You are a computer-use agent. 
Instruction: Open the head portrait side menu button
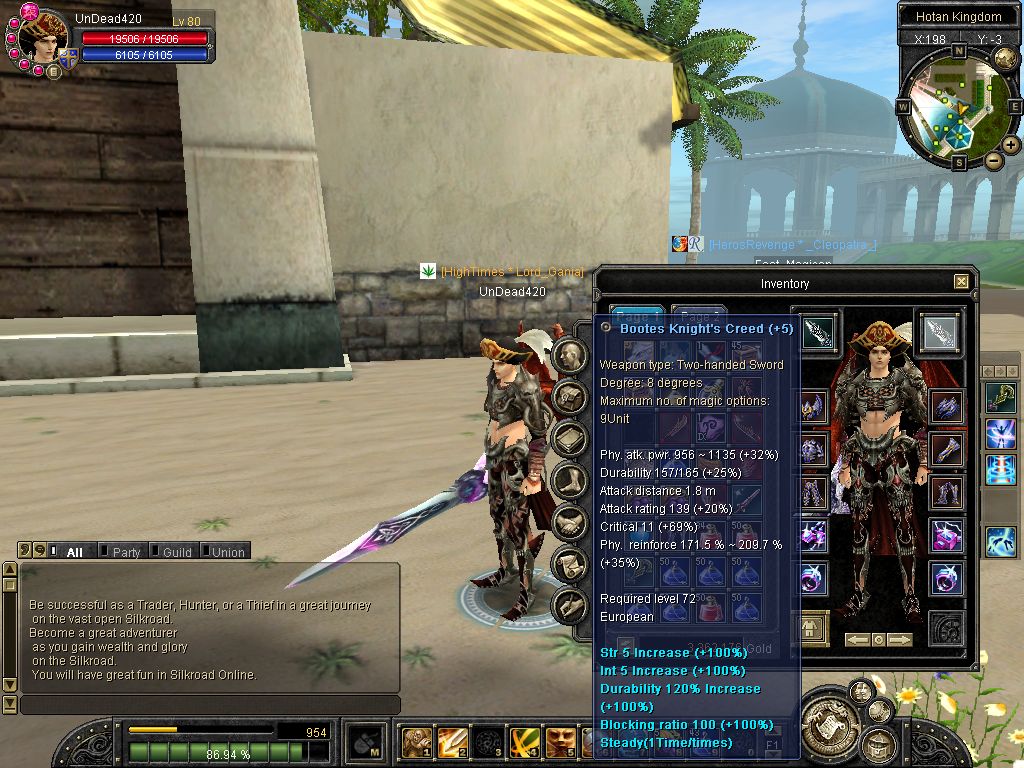pyautogui.click(x=570, y=355)
